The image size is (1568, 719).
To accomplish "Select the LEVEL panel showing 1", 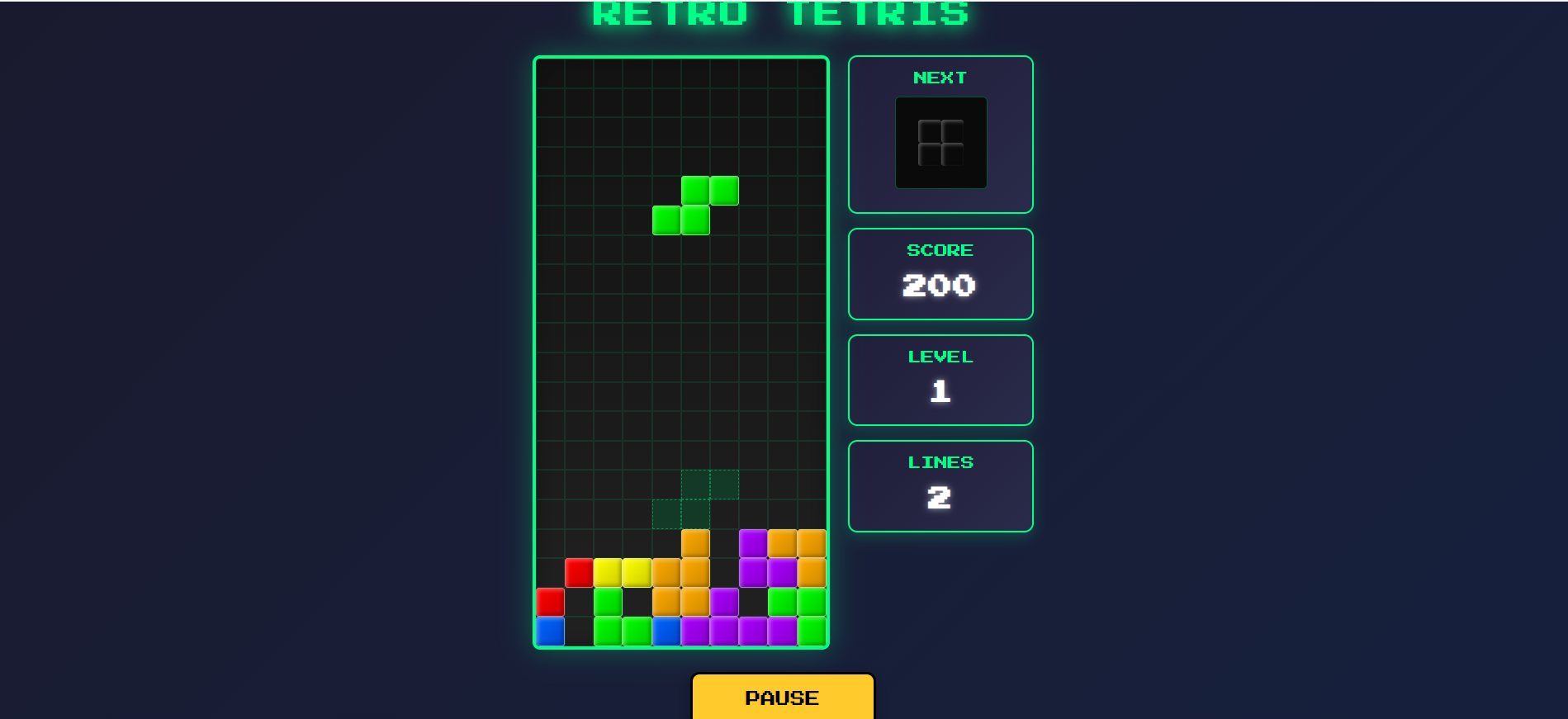I will tap(940, 379).
